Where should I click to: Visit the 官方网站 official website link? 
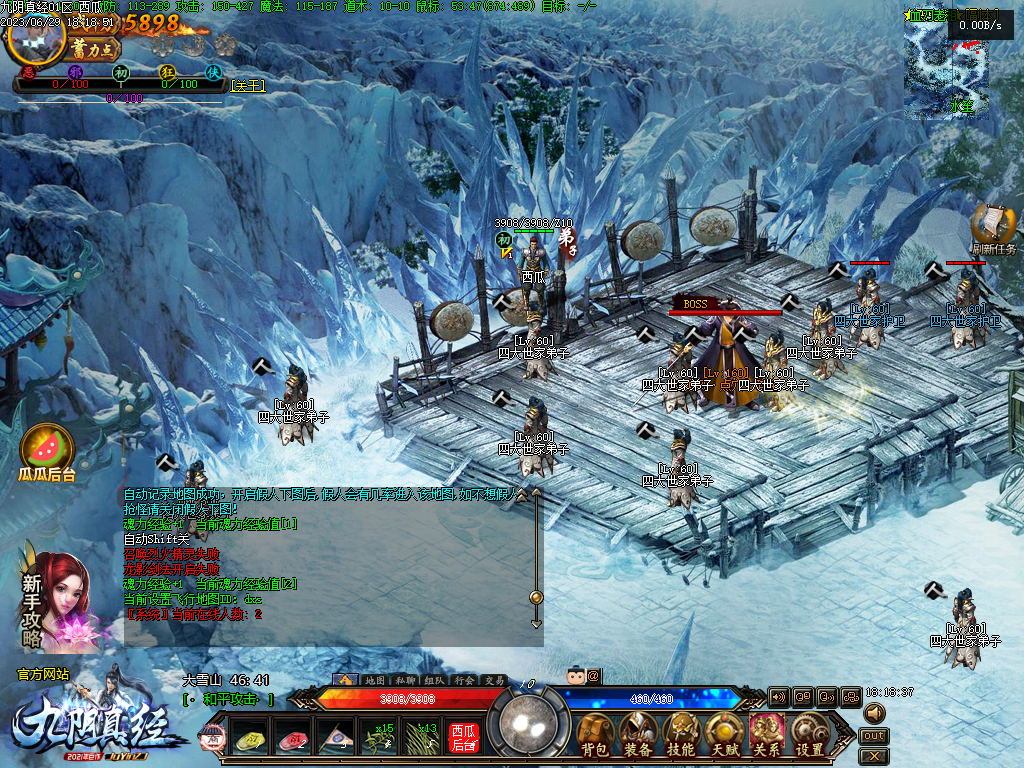tap(43, 675)
